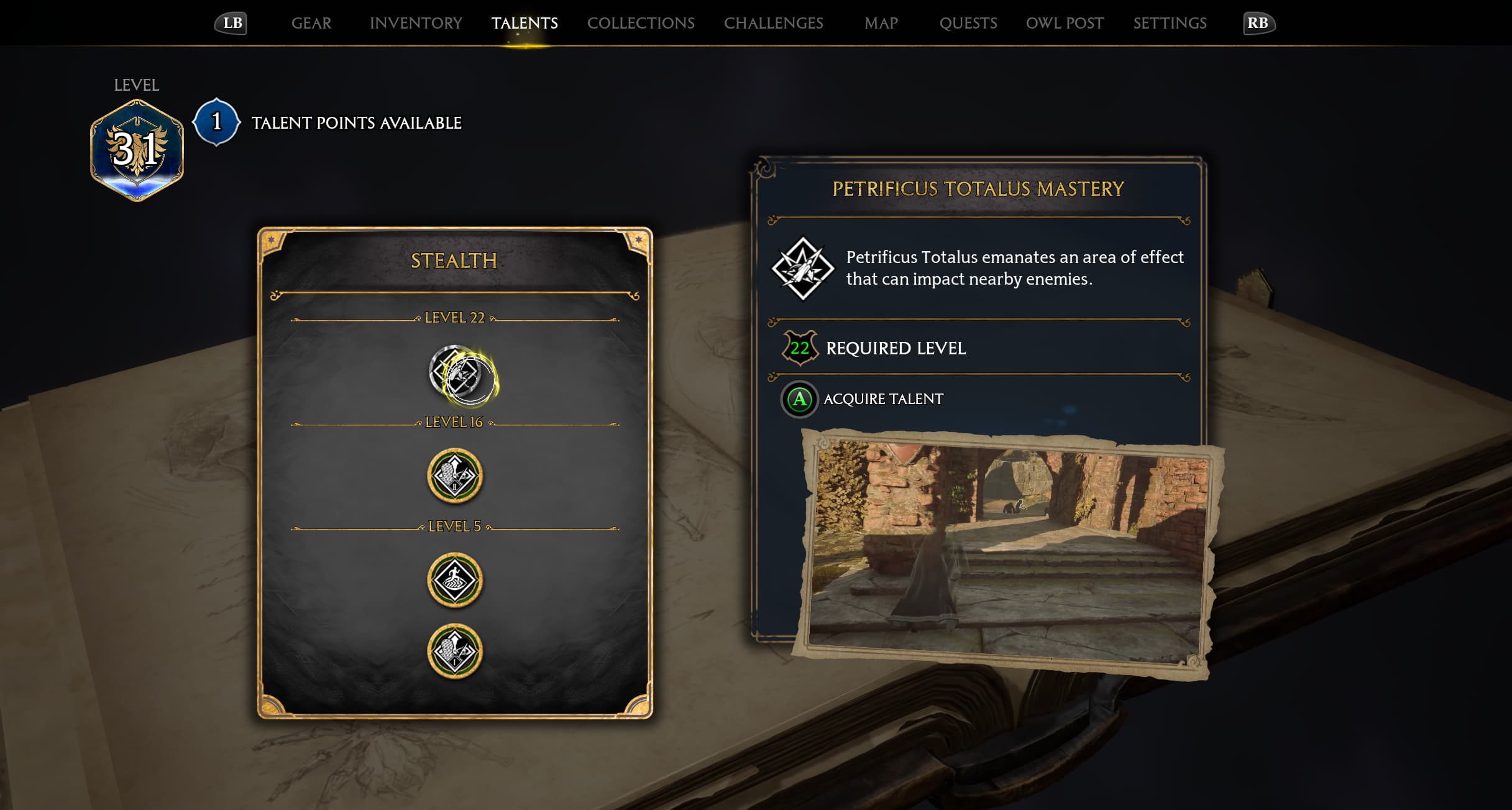The width and height of the screenshot is (1512, 810).
Task: Click the Human Demiguise talent icon
Action: pyautogui.click(x=454, y=579)
